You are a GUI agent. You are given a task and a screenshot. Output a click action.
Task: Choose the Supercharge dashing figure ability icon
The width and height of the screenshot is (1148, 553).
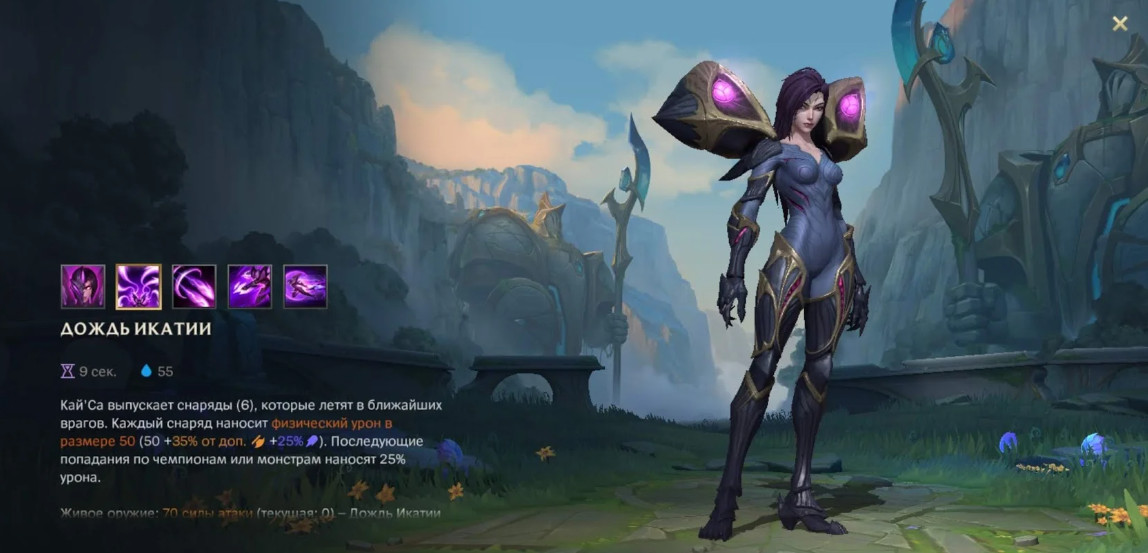[250, 286]
